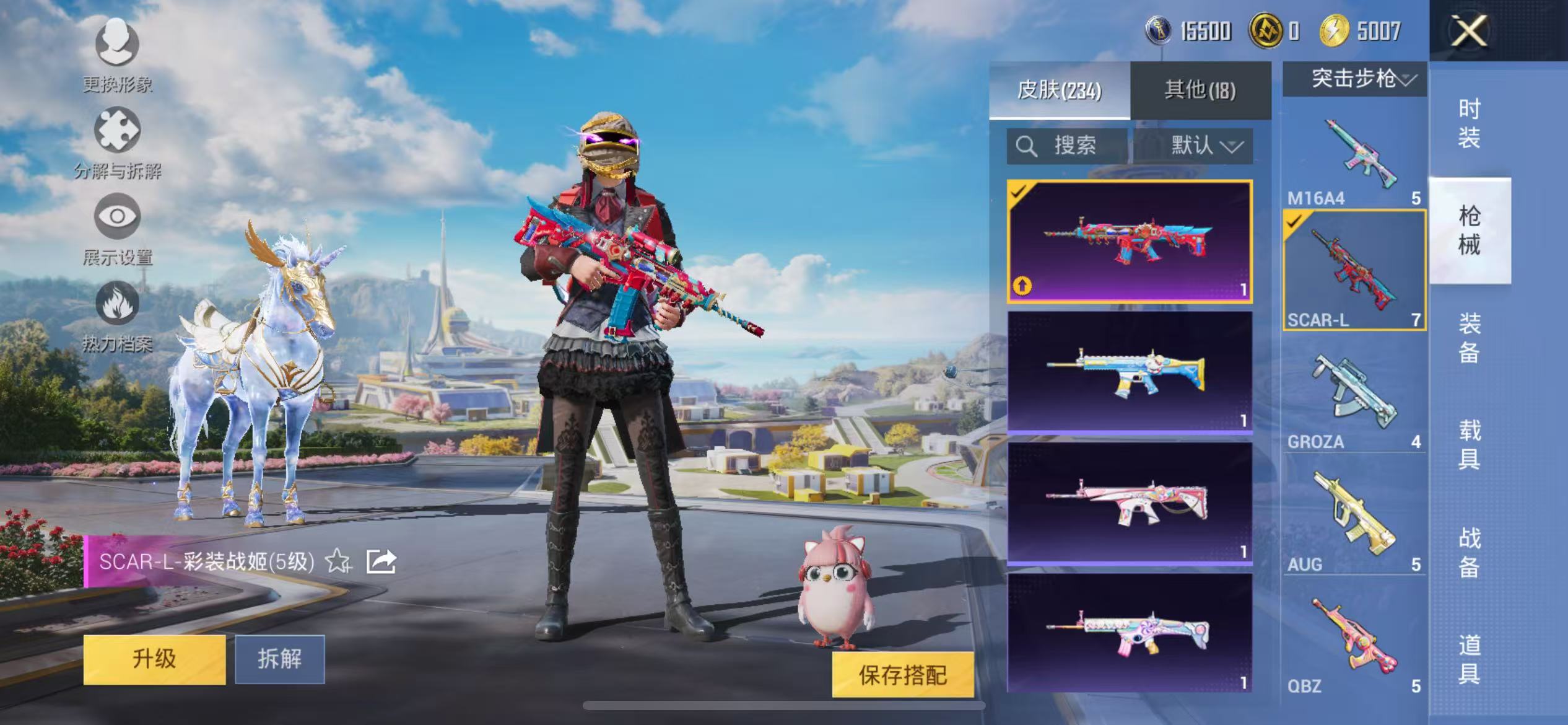Expand the 突击步枪 weapon category dropdown

[1352, 79]
